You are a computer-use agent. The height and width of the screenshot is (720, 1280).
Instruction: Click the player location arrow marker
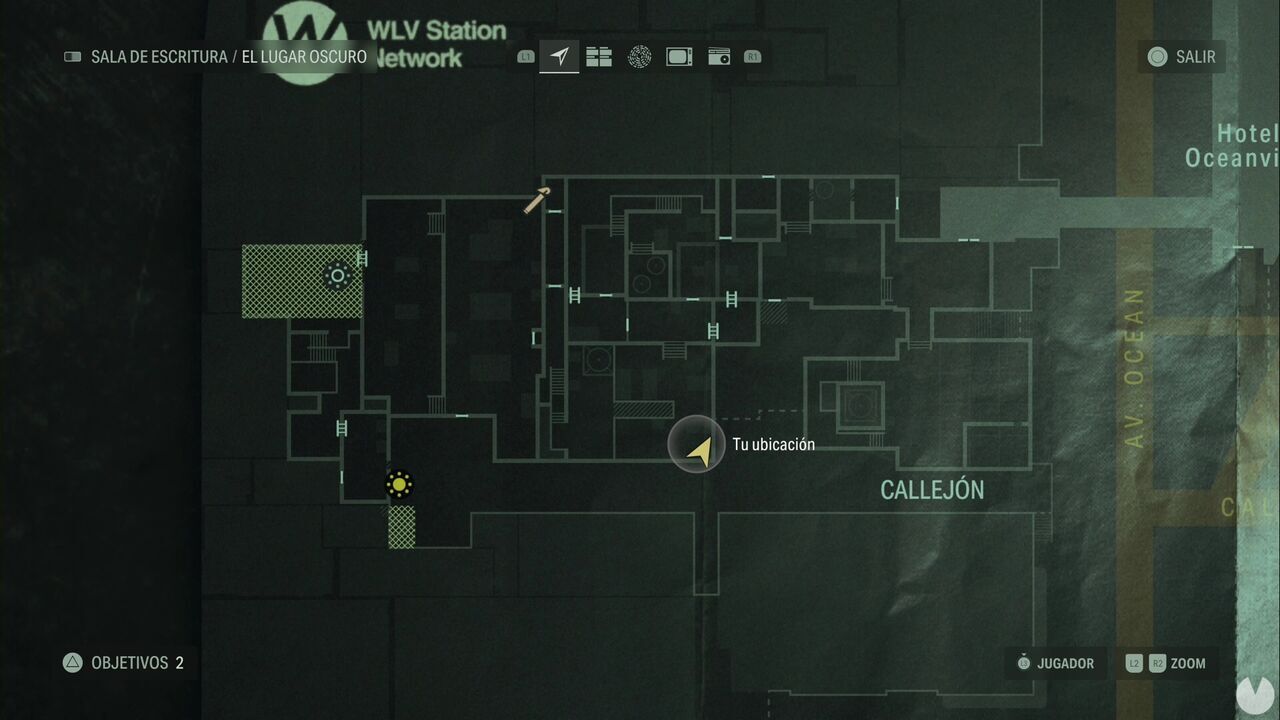pos(696,447)
